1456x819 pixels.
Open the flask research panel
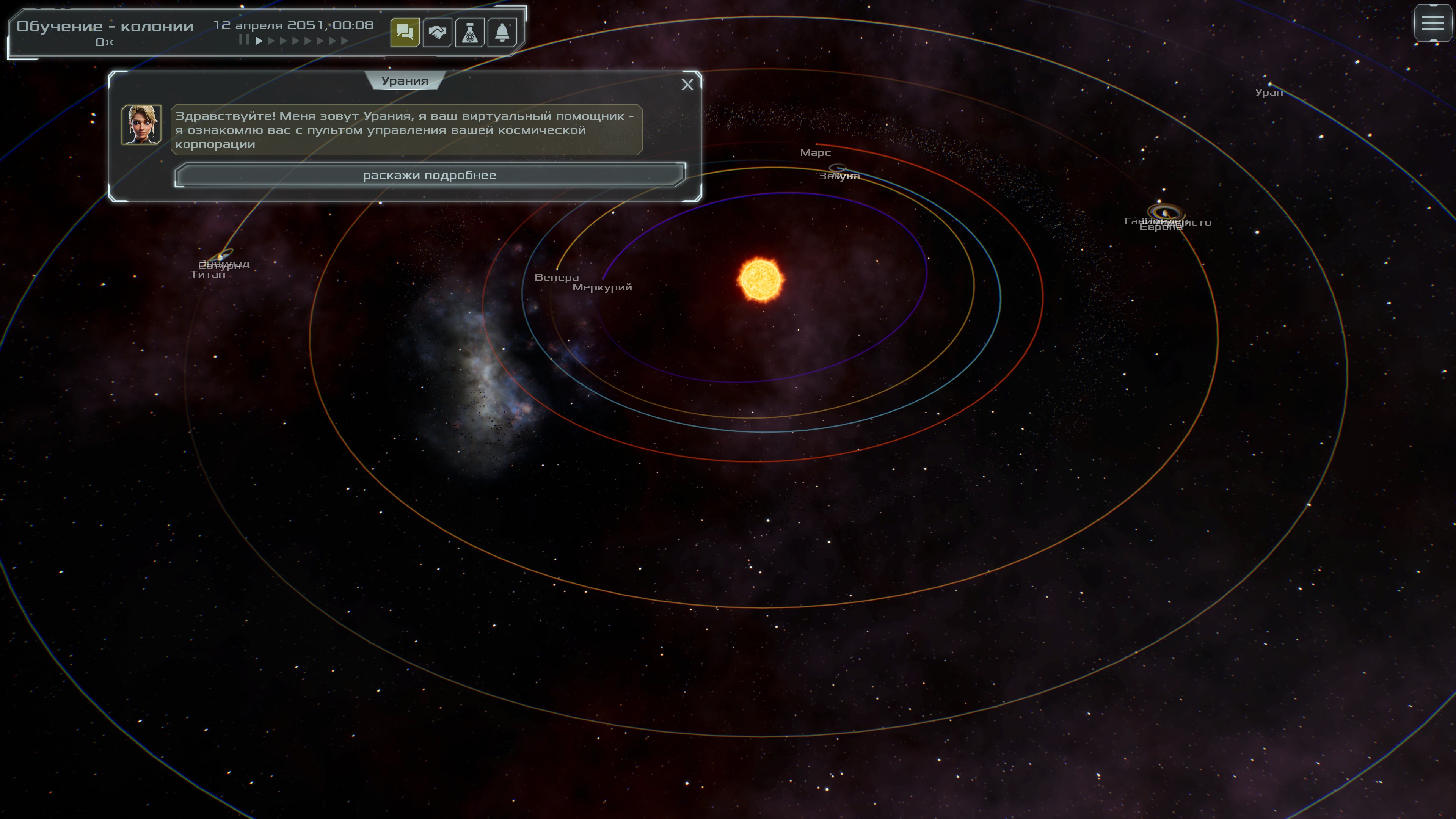[x=470, y=33]
